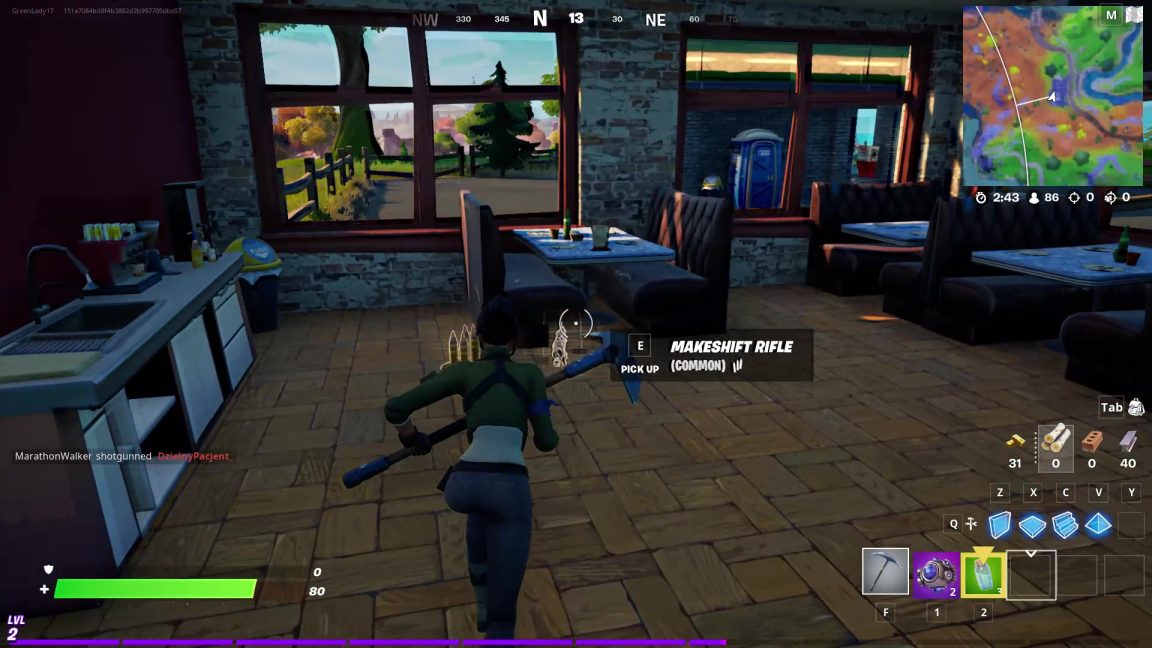Select the brick building material
The height and width of the screenshot is (648, 1152).
(1092, 439)
